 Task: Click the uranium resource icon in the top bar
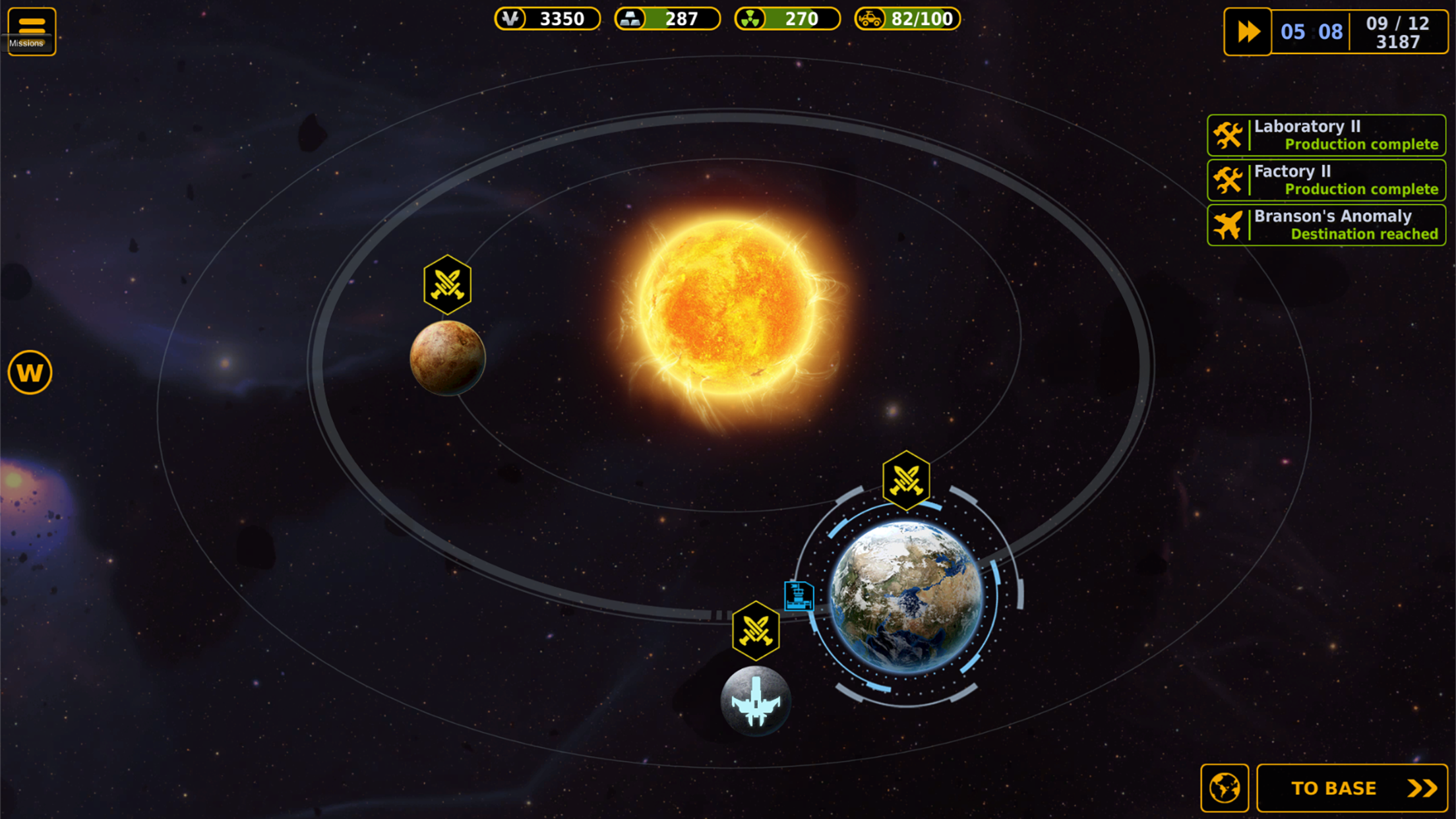coord(748,19)
